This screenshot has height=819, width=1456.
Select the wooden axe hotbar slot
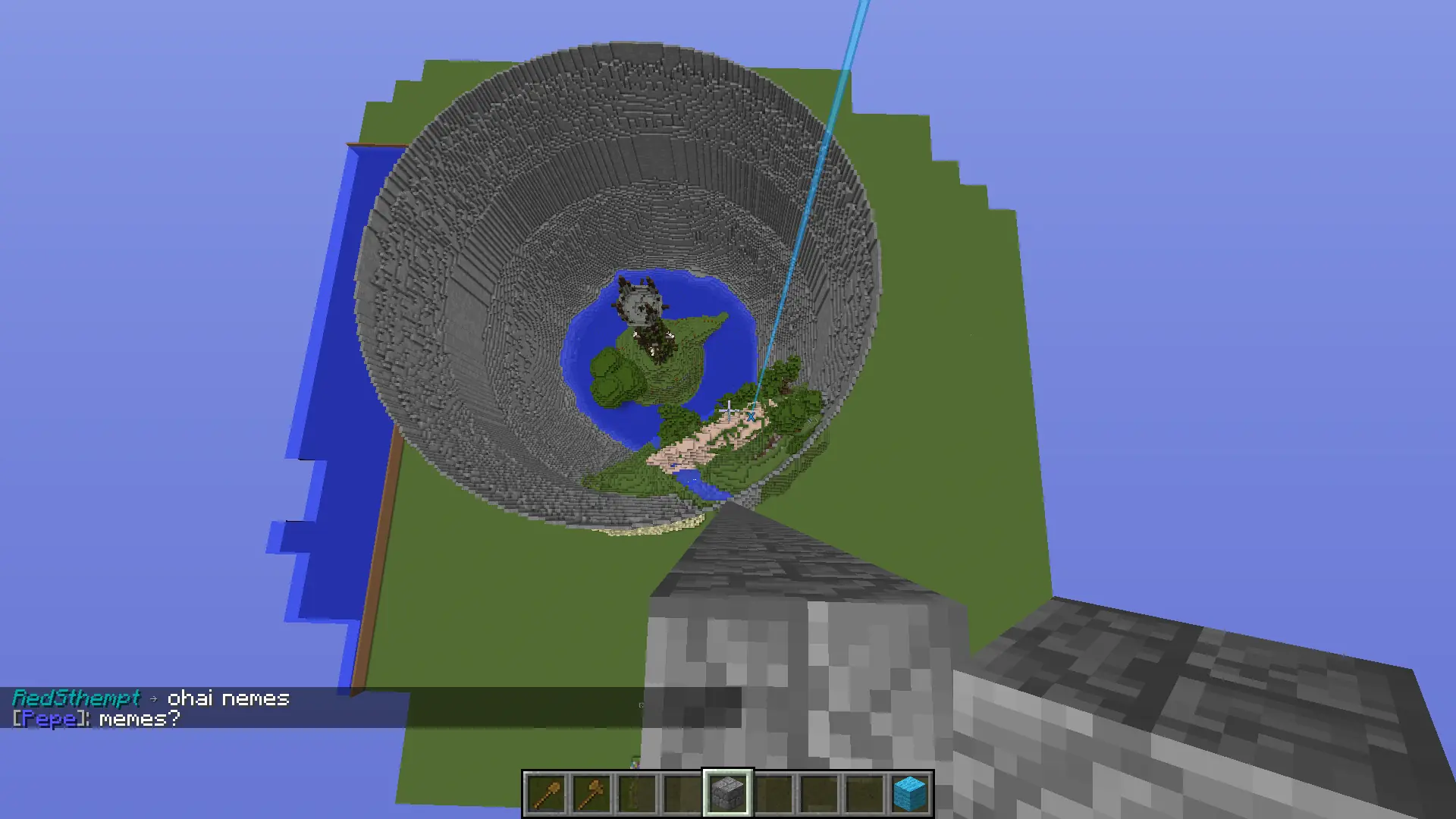tap(591, 794)
